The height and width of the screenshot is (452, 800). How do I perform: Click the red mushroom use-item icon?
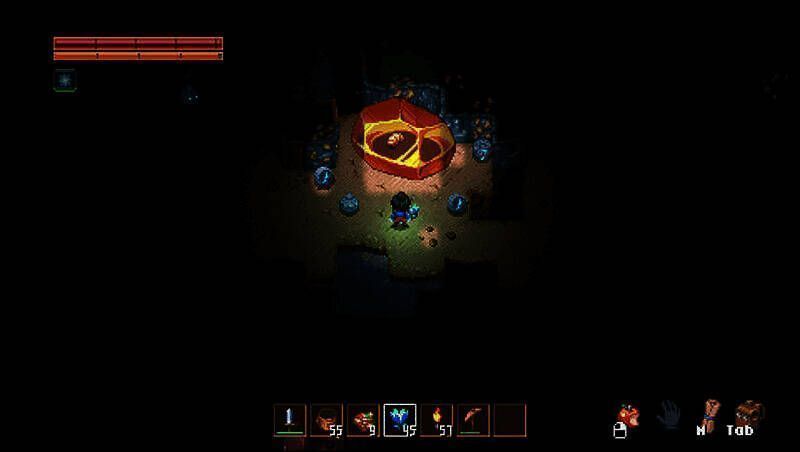coord(628,414)
